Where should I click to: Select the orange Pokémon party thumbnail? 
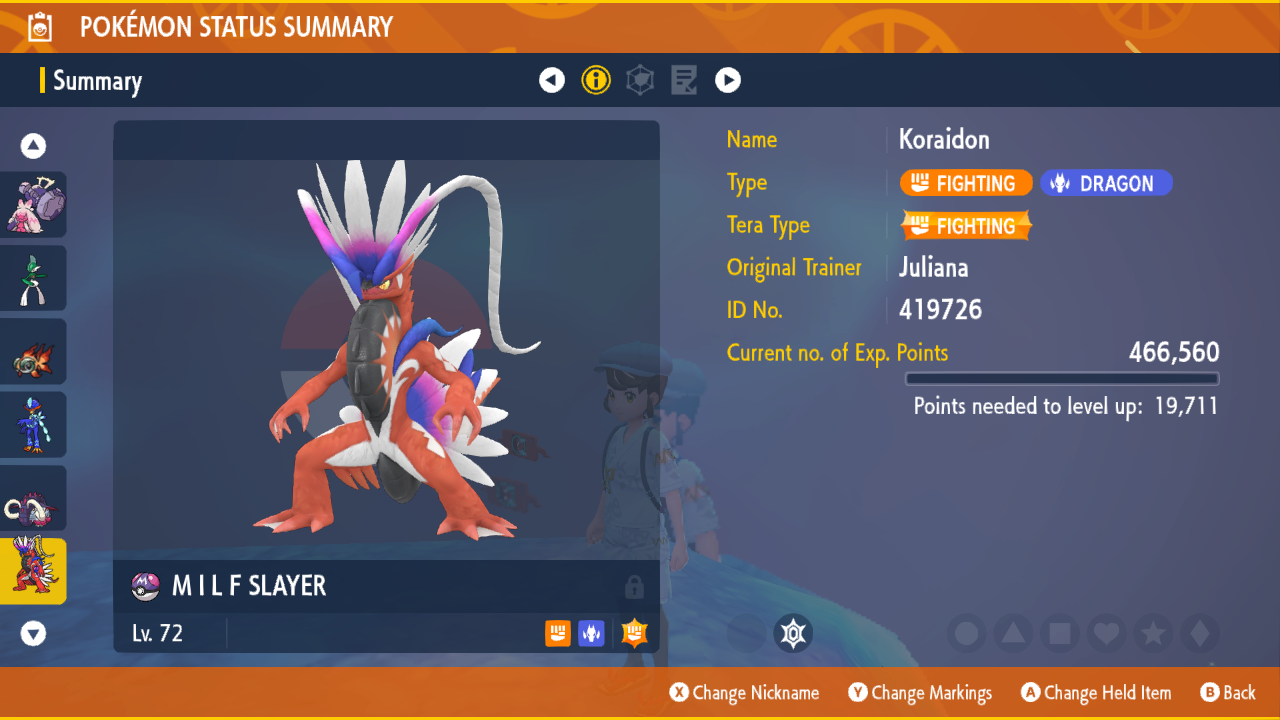click(33, 352)
